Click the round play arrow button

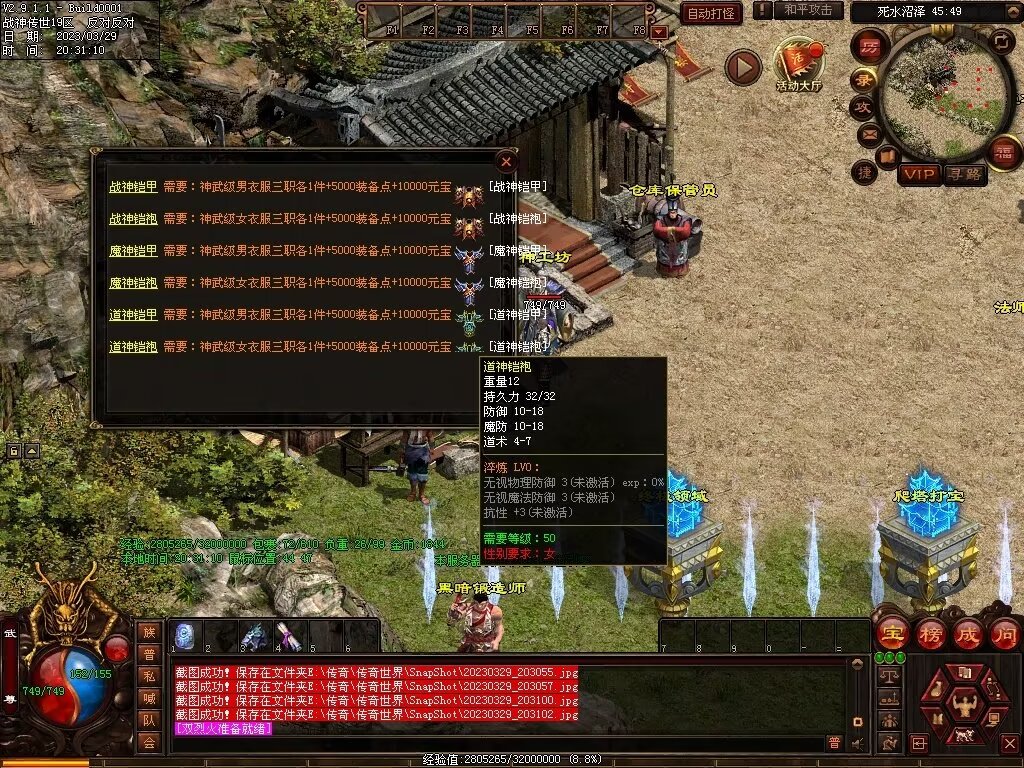coord(743,67)
